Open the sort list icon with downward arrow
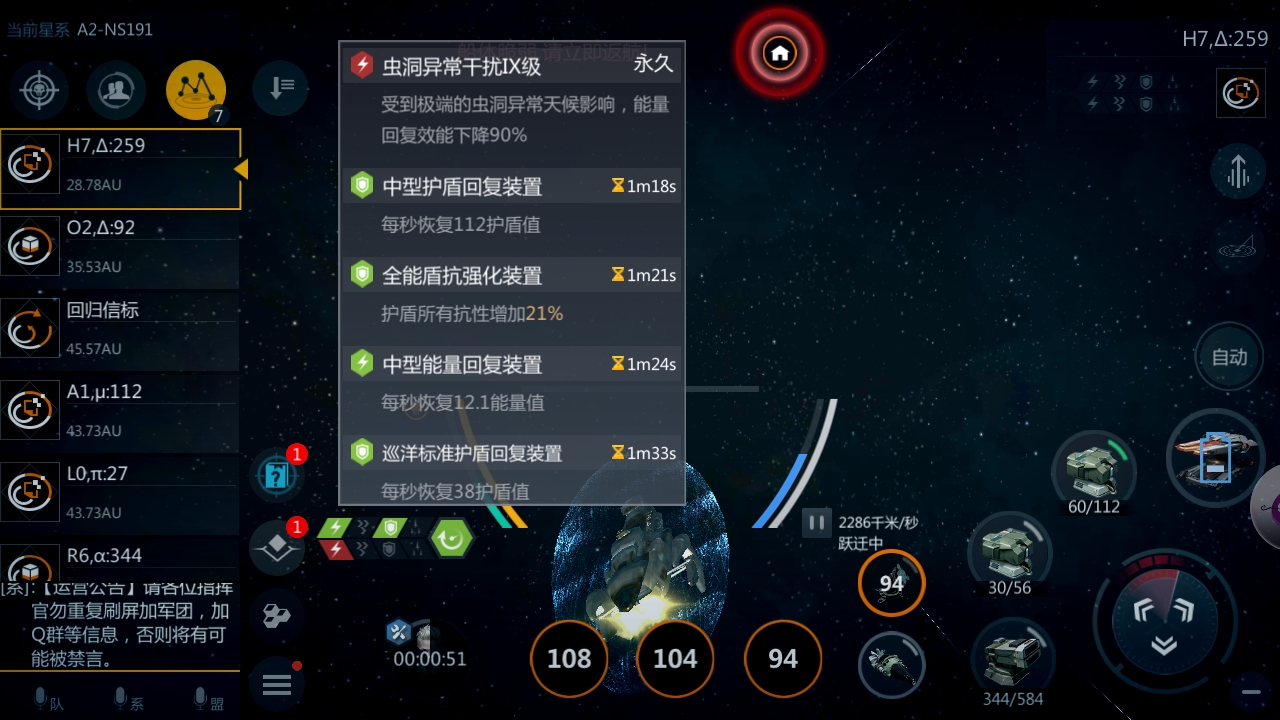This screenshot has height=720, width=1280. 281,88
